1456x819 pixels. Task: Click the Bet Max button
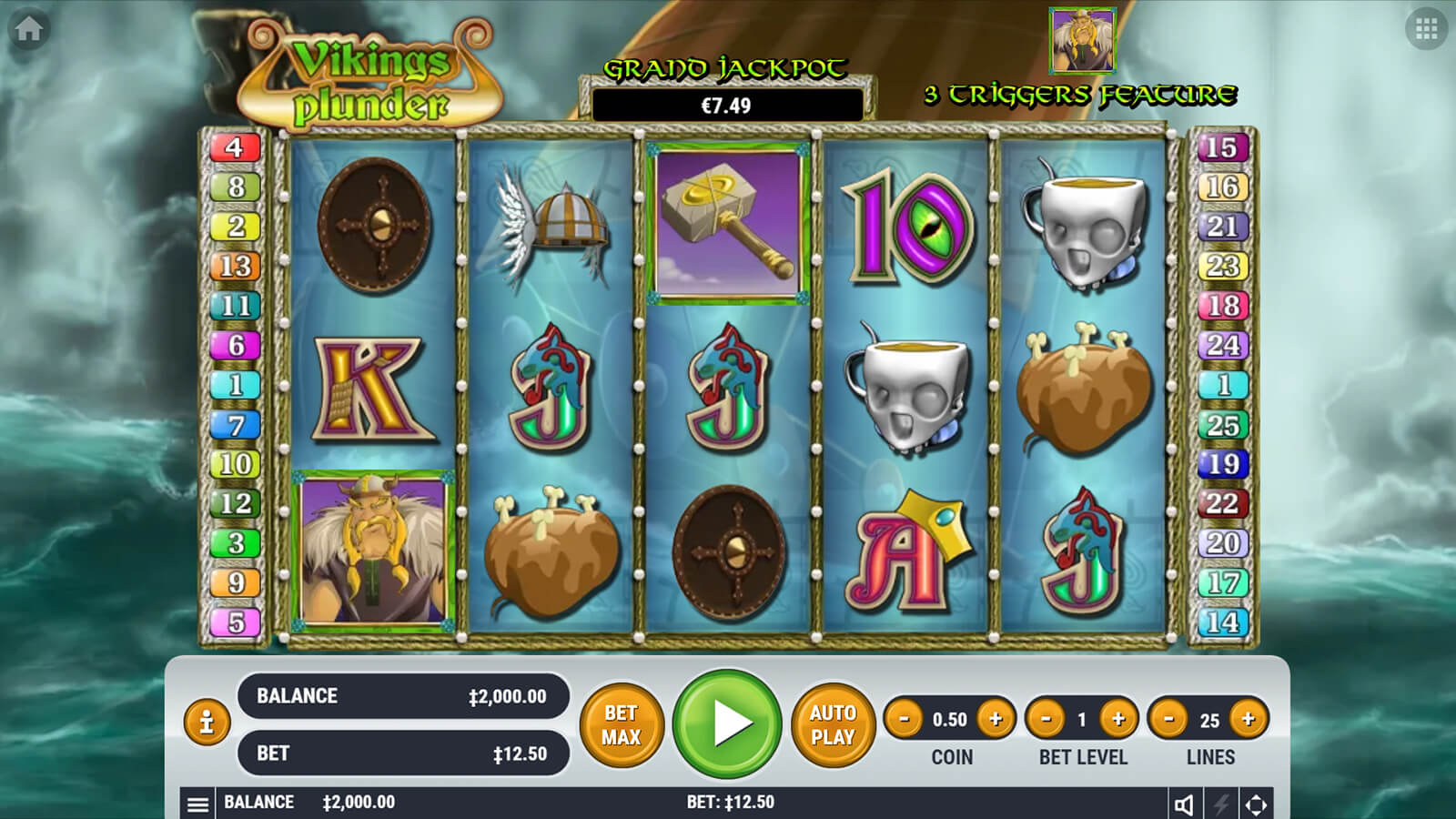(622, 725)
